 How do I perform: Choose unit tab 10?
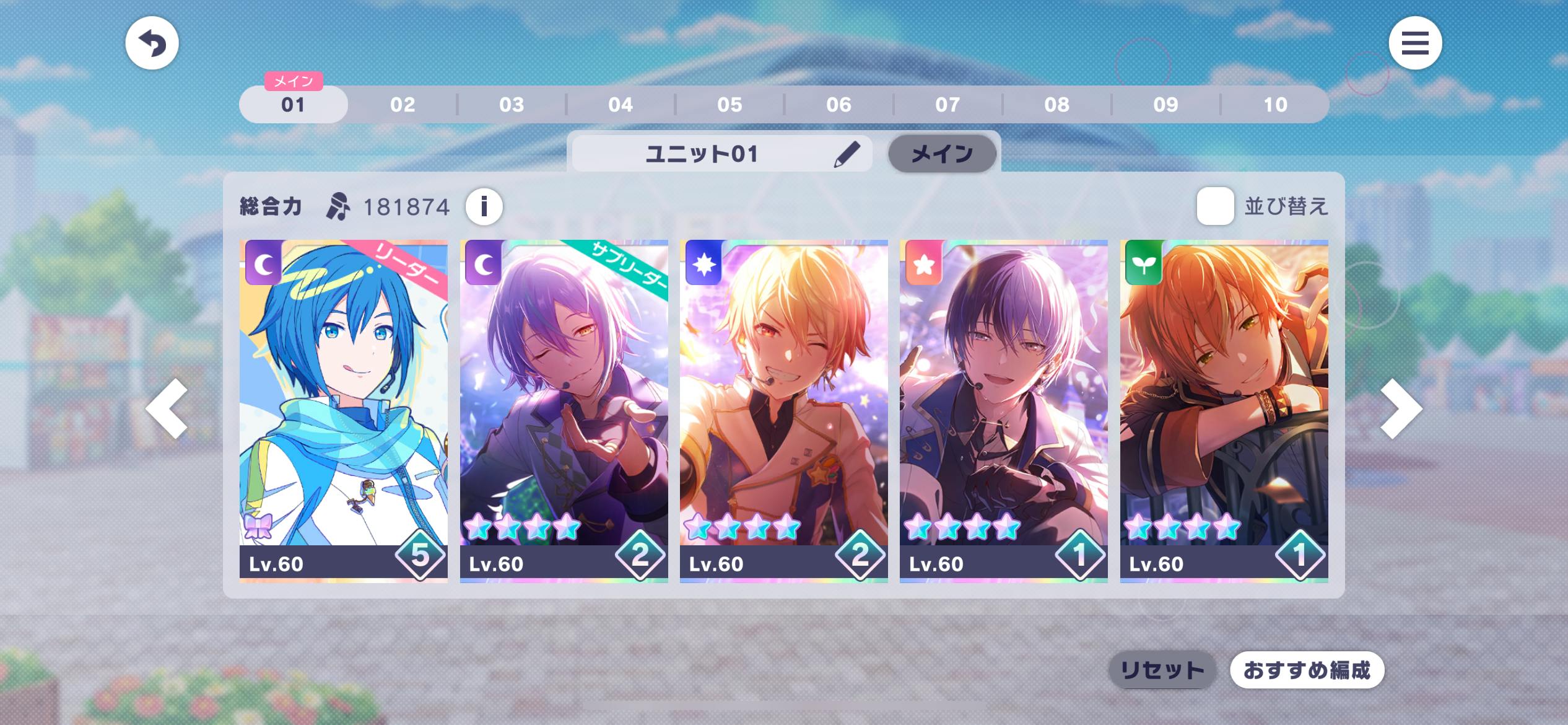click(x=1275, y=105)
